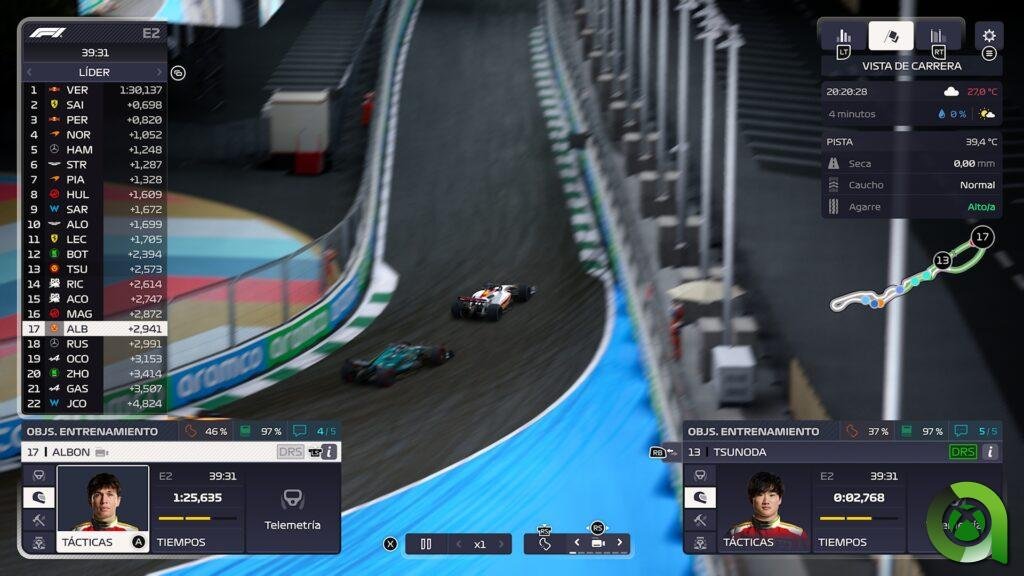
Task: Open Tsunoda's Tiempos lap time panel
Action: click(x=857, y=508)
